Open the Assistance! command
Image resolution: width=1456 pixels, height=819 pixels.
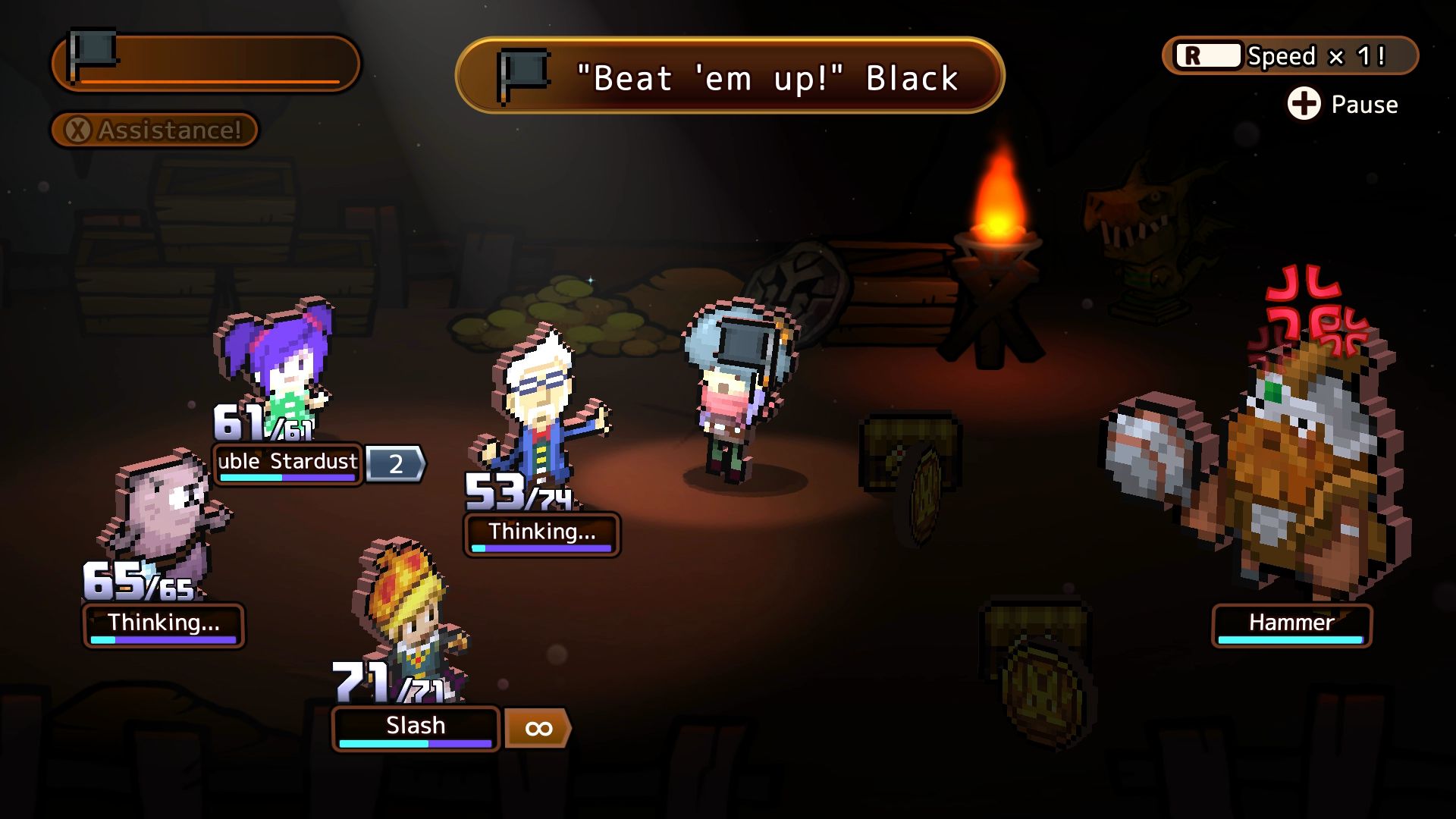point(155,130)
